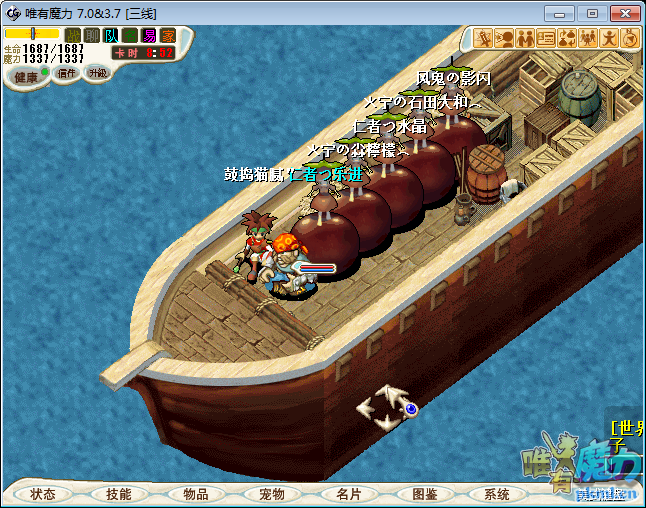Viewport: 646px width, 508px height.
Task: Open the compass map icon
Action: (x=630, y=39)
